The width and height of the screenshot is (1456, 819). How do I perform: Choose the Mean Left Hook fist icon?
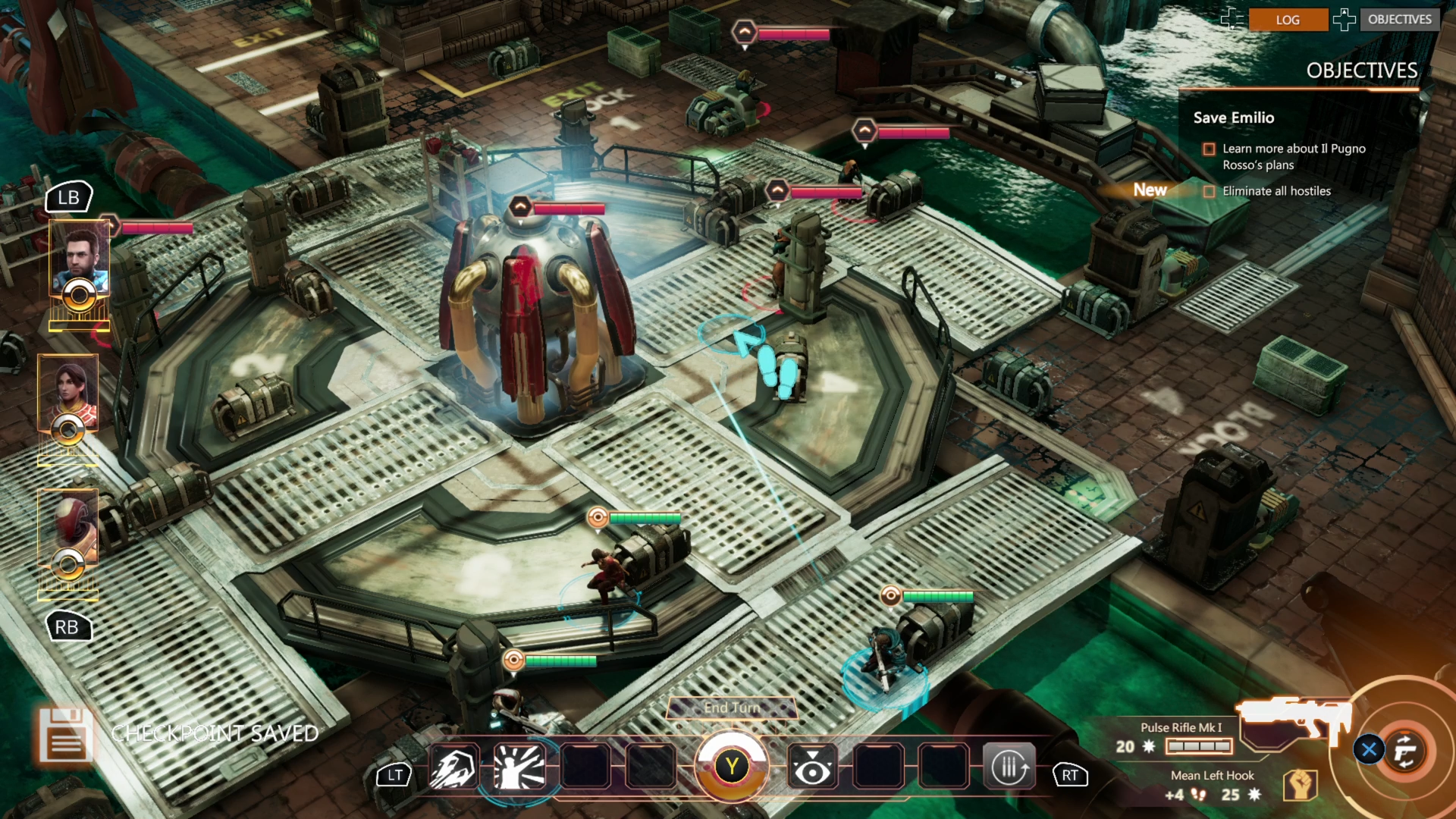[x=1300, y=786]
